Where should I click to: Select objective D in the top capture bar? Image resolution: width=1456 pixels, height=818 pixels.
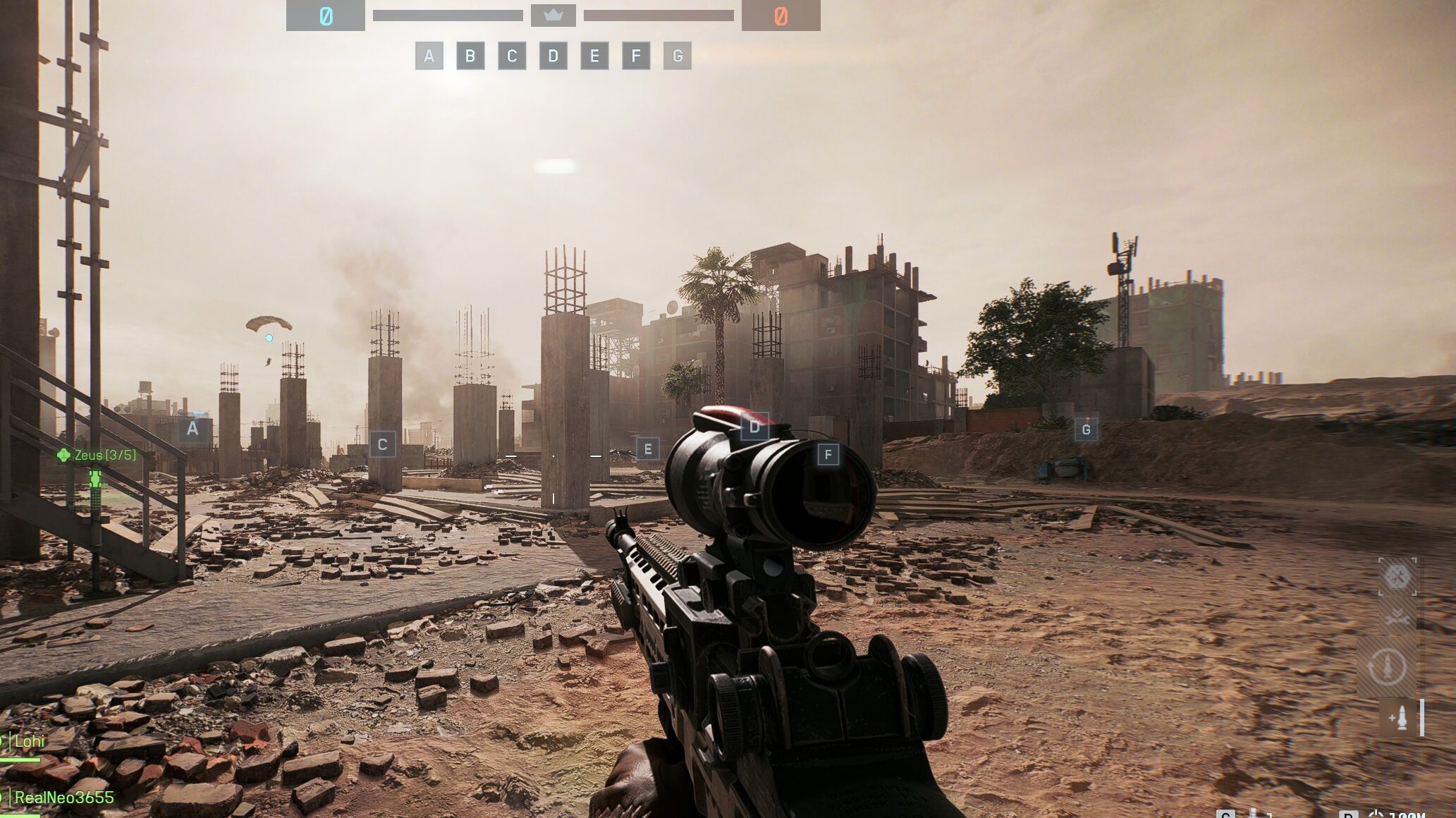(553, 56)
